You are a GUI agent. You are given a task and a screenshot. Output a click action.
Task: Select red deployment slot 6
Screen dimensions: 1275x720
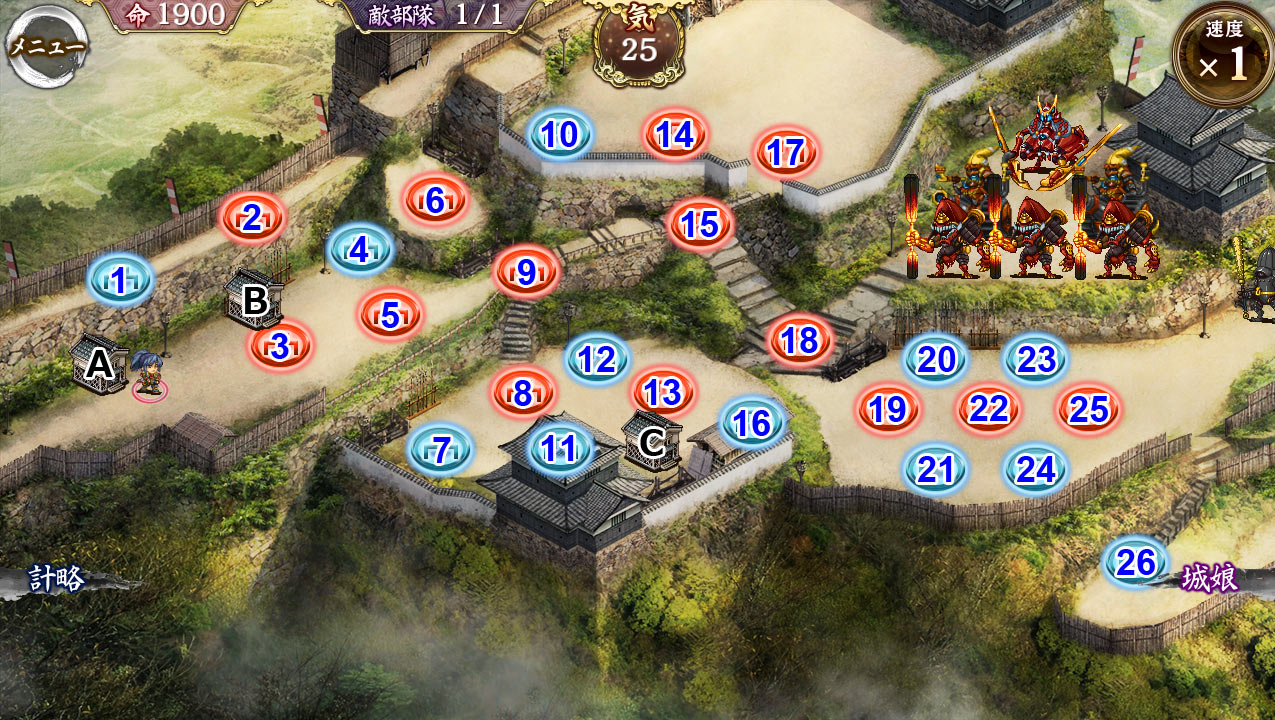[x=435, y=201]
